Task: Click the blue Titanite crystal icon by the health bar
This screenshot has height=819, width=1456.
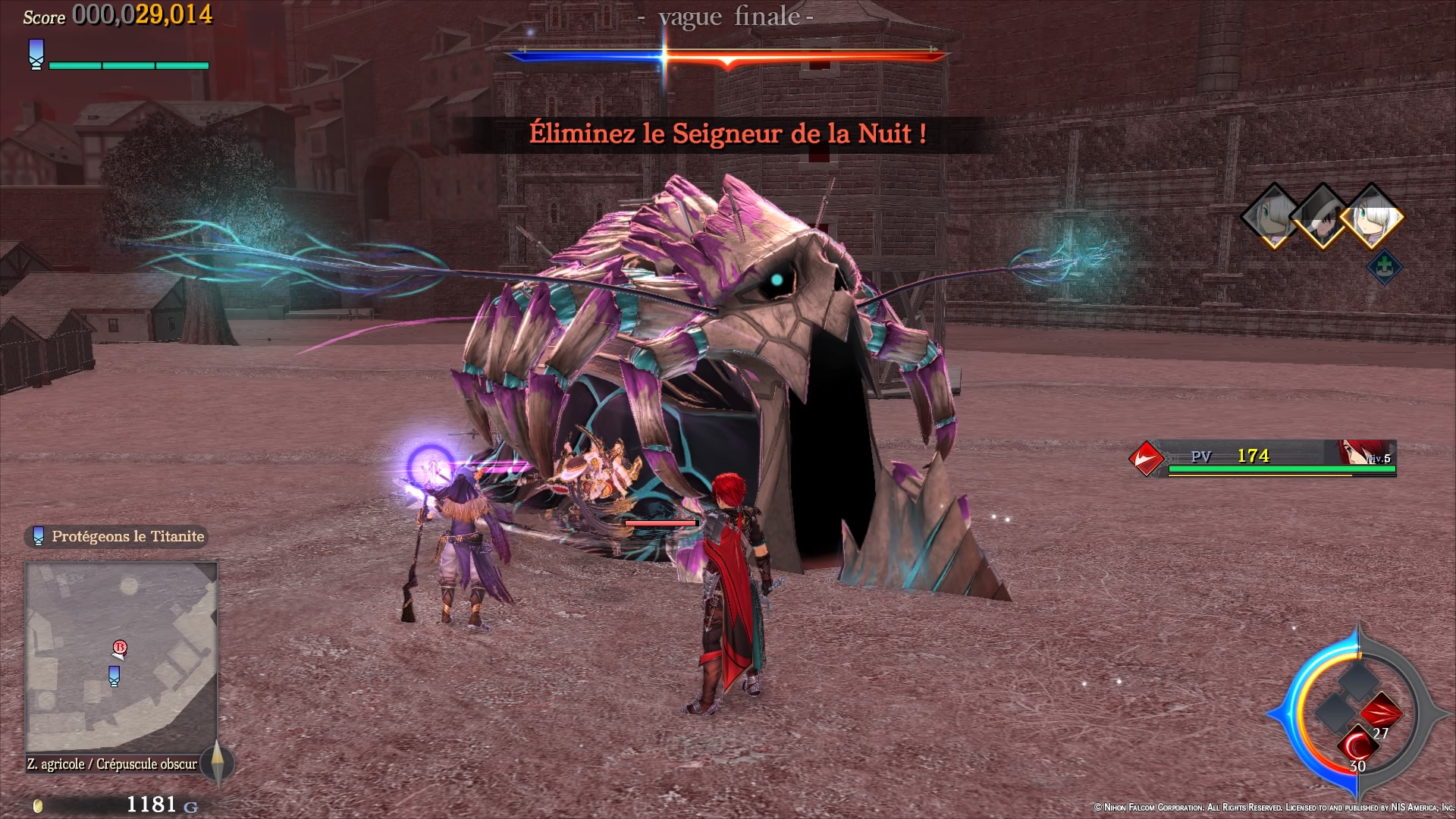Action: [x=36, y=55]
